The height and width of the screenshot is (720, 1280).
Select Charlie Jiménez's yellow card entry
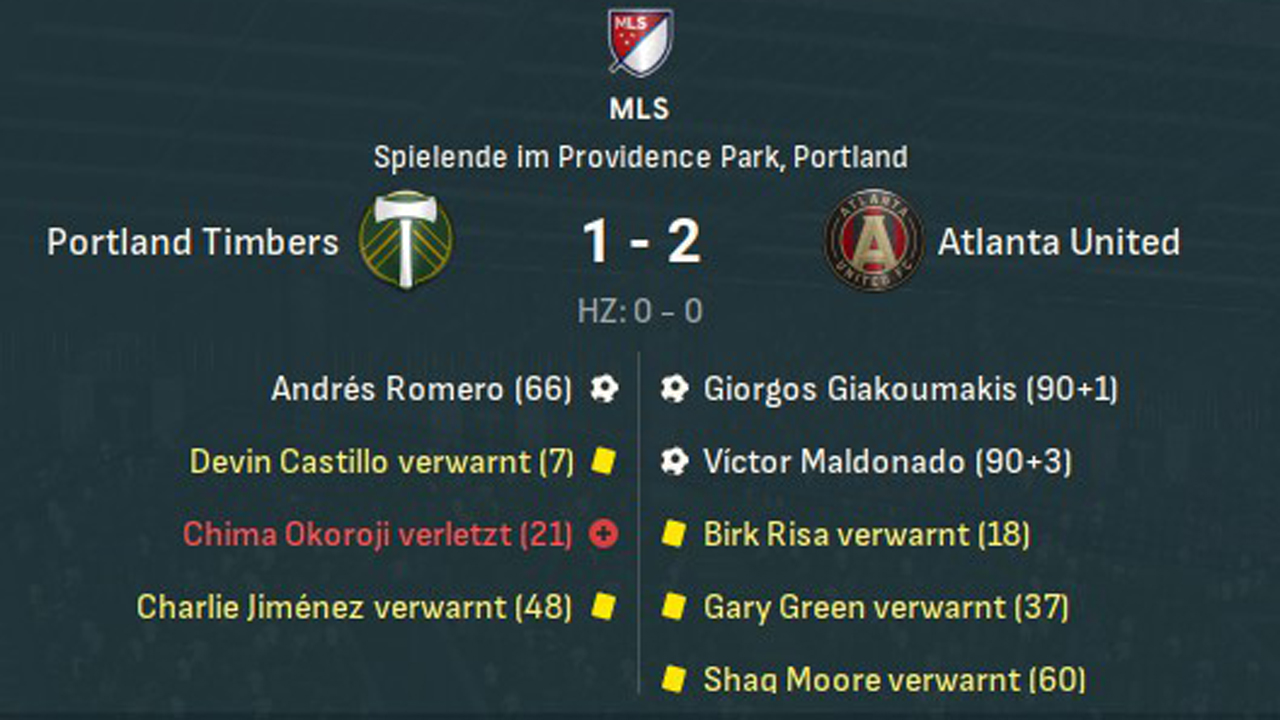point(354,606)
